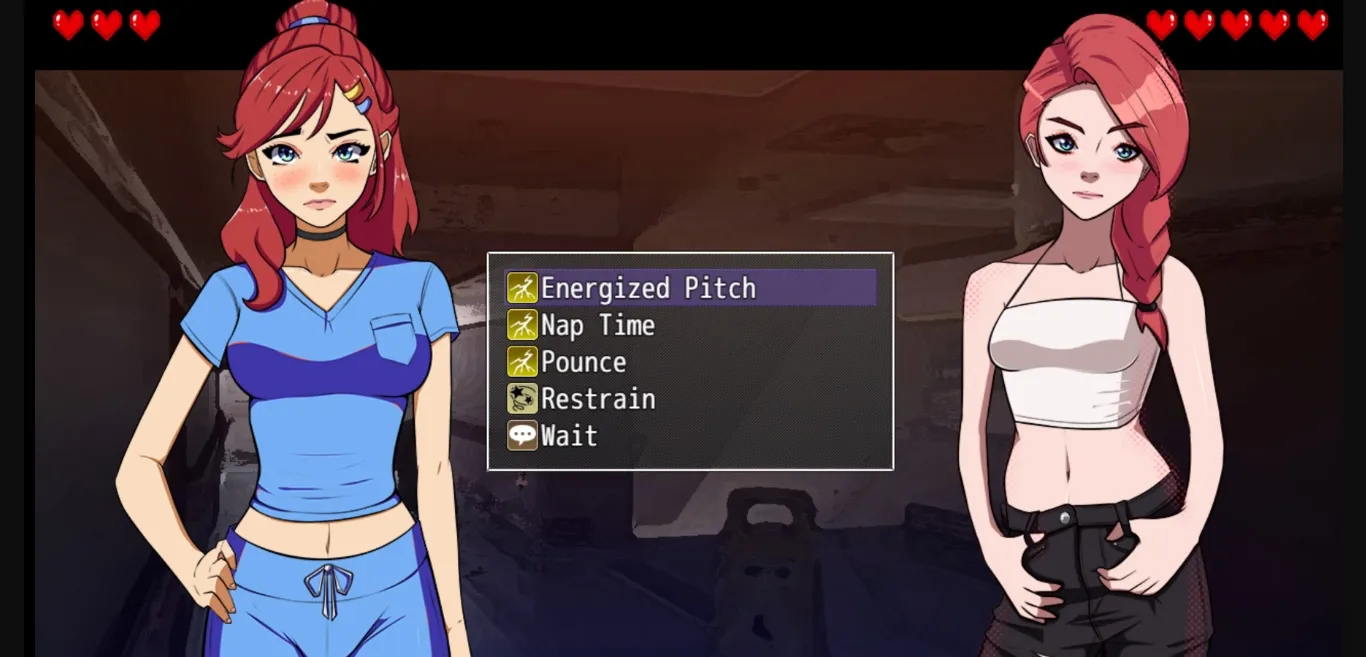
Task: Choose Nap Time from the skill list
Action: [x=597, y=325]
